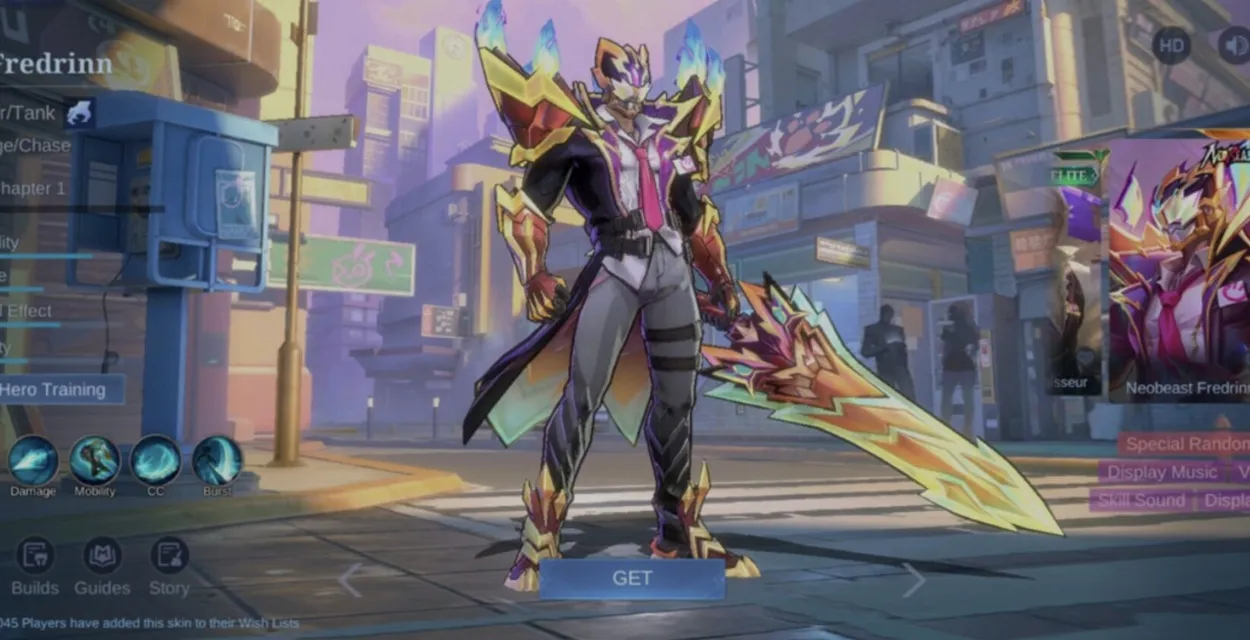Toggle the Skill Sound option
The image size is (1250, 640).
tap(1141, 500)
